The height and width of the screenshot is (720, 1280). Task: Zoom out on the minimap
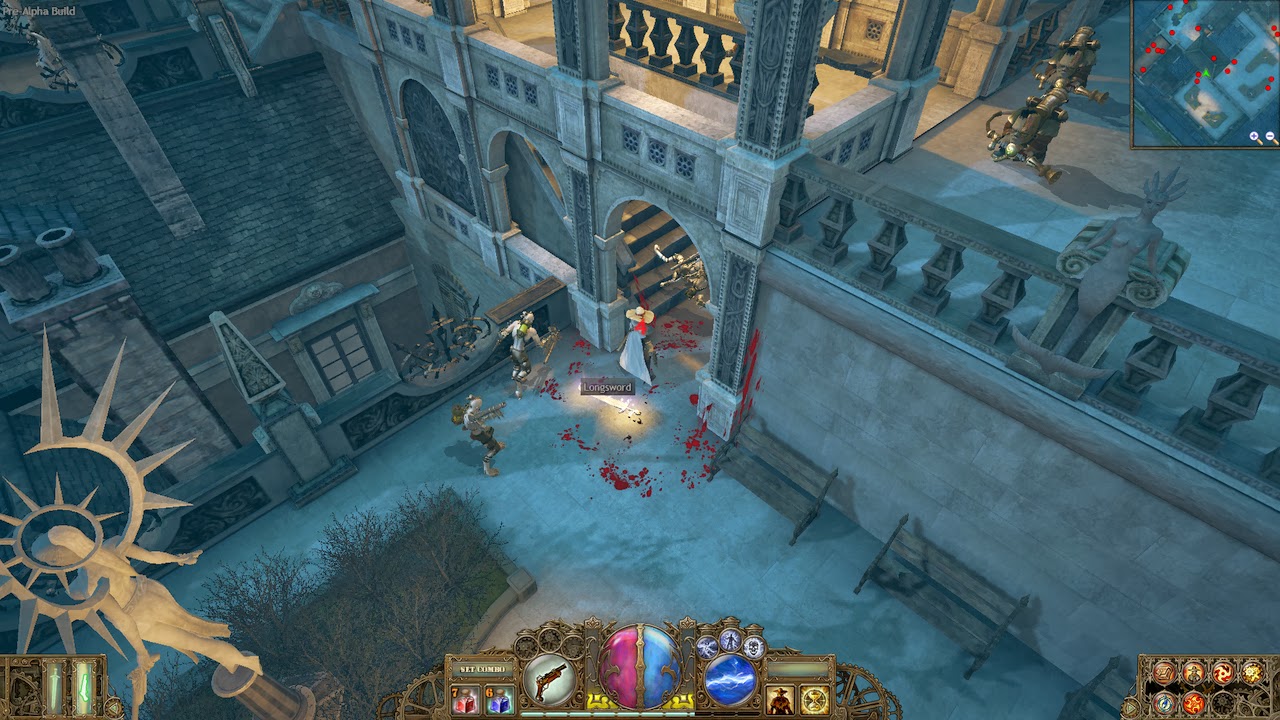1270,135
